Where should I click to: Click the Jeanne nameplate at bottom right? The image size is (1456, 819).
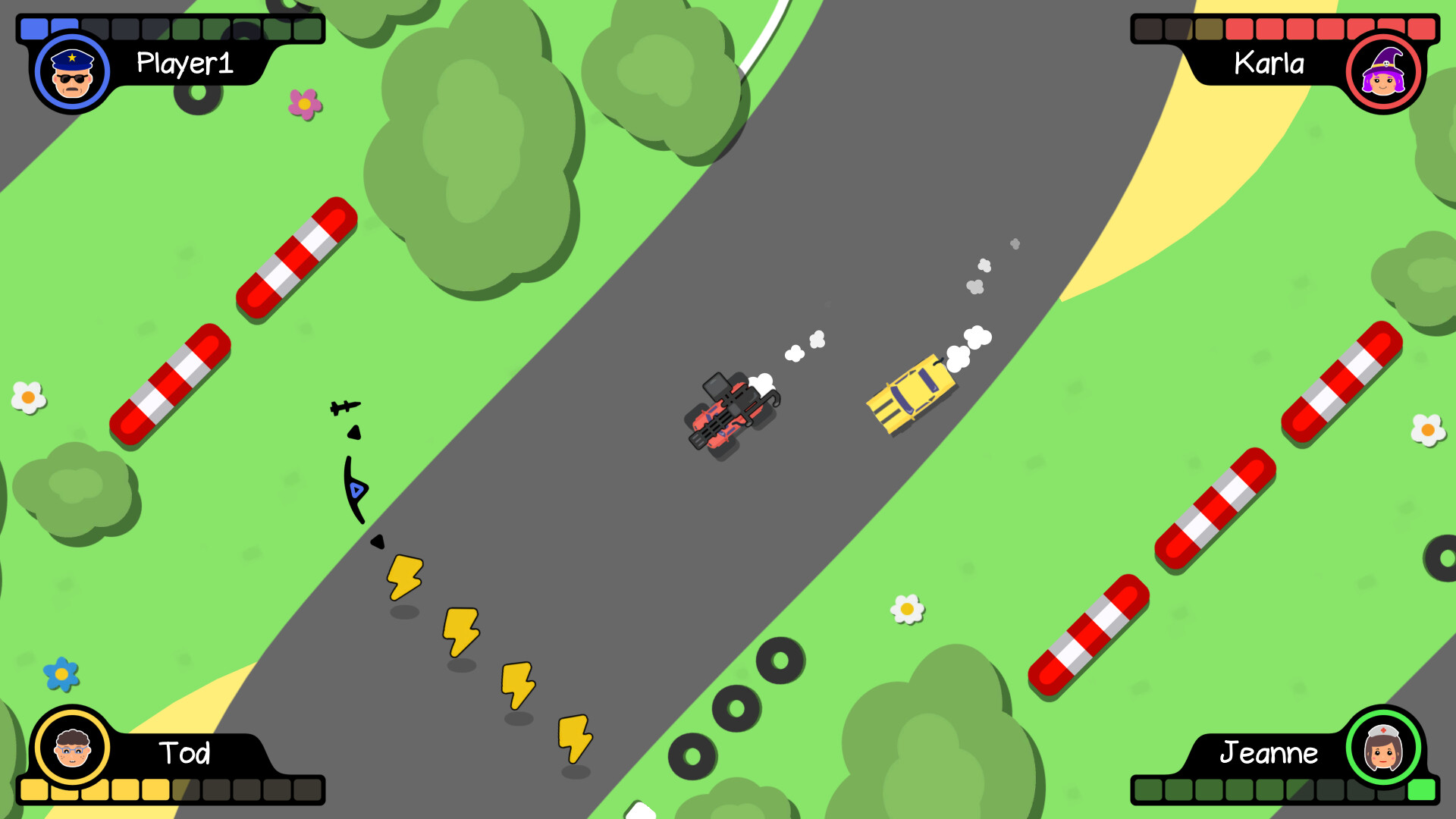tap(1269, 754)
